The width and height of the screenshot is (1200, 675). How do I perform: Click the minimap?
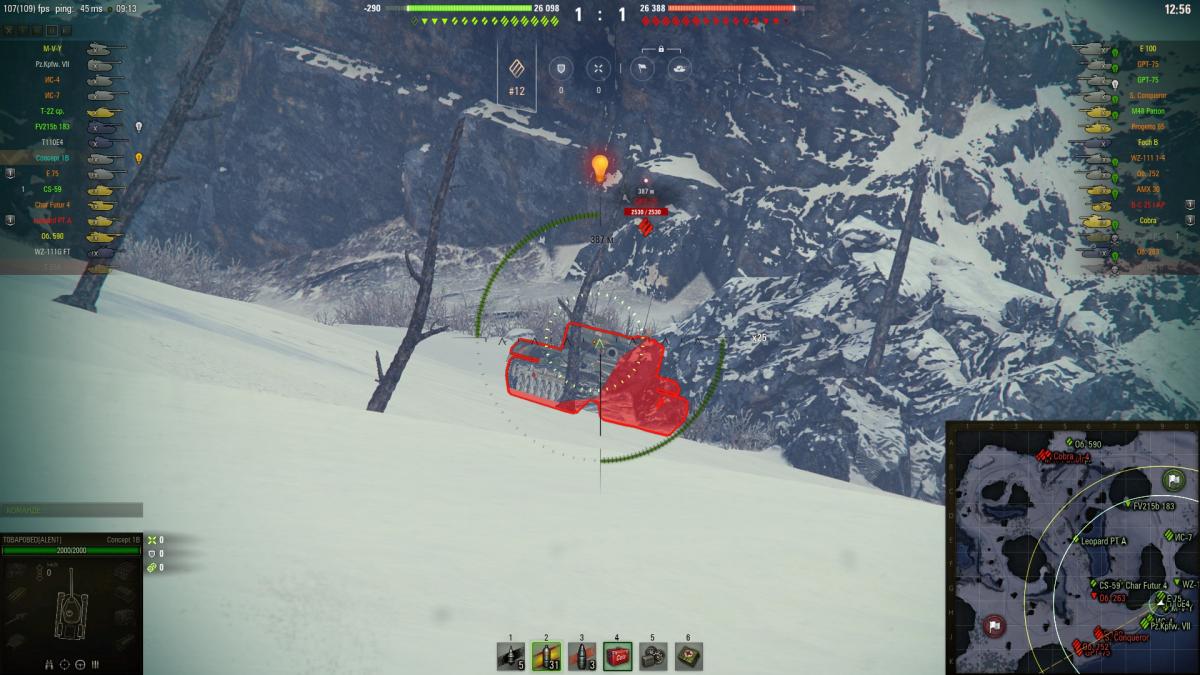(x=1072, y=548)
